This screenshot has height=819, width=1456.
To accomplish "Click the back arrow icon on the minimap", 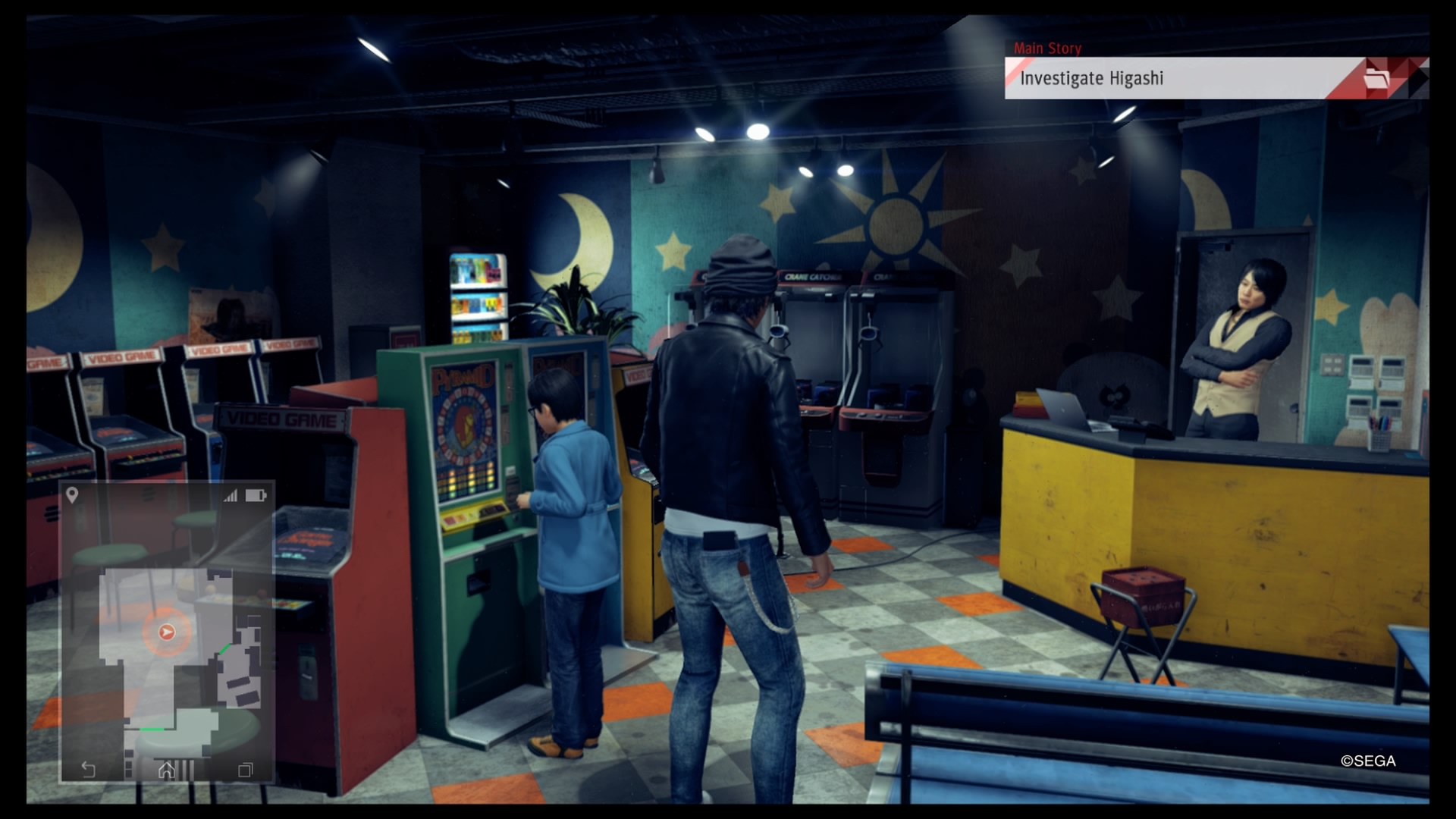I will coord(89,768).
